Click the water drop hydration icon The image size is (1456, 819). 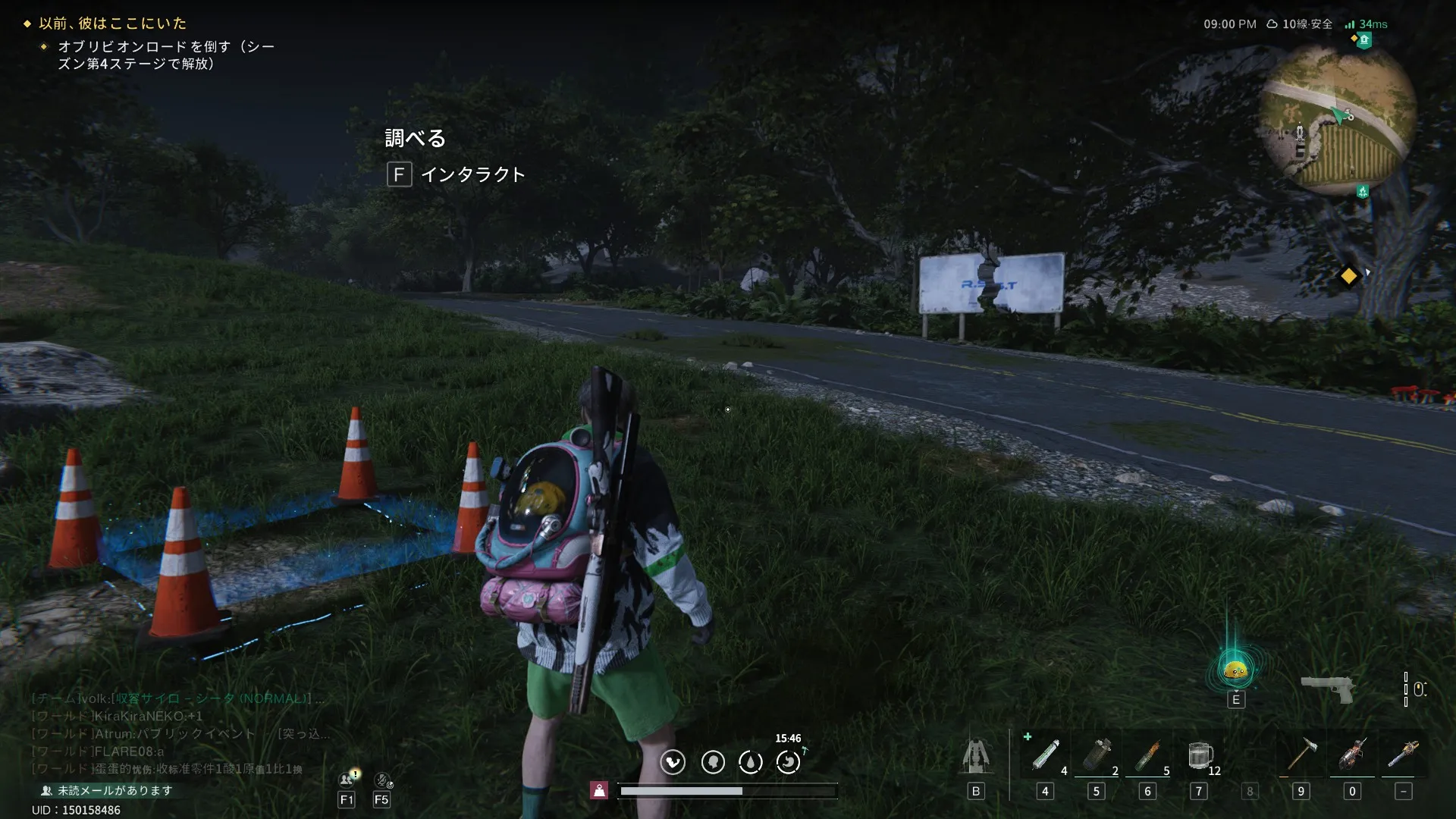coord(751,761)
